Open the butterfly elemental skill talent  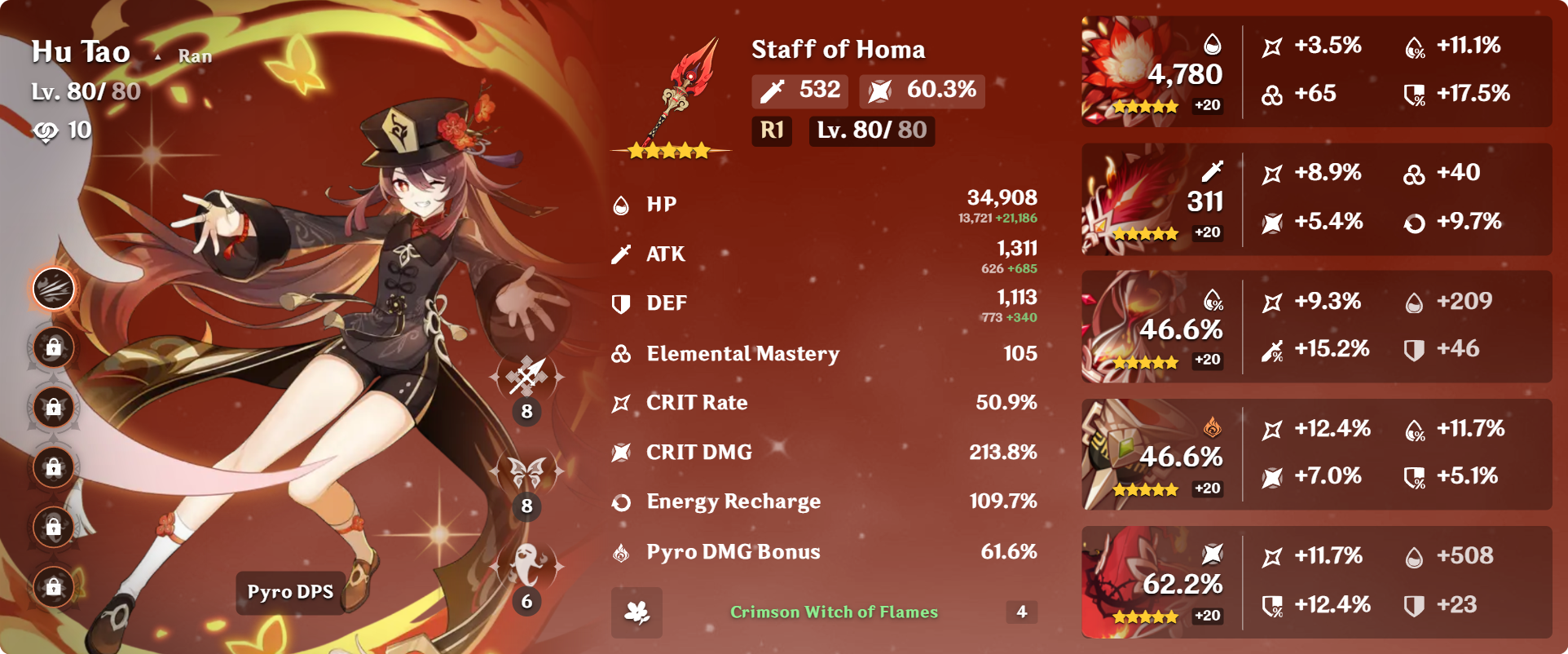[526, 473]
